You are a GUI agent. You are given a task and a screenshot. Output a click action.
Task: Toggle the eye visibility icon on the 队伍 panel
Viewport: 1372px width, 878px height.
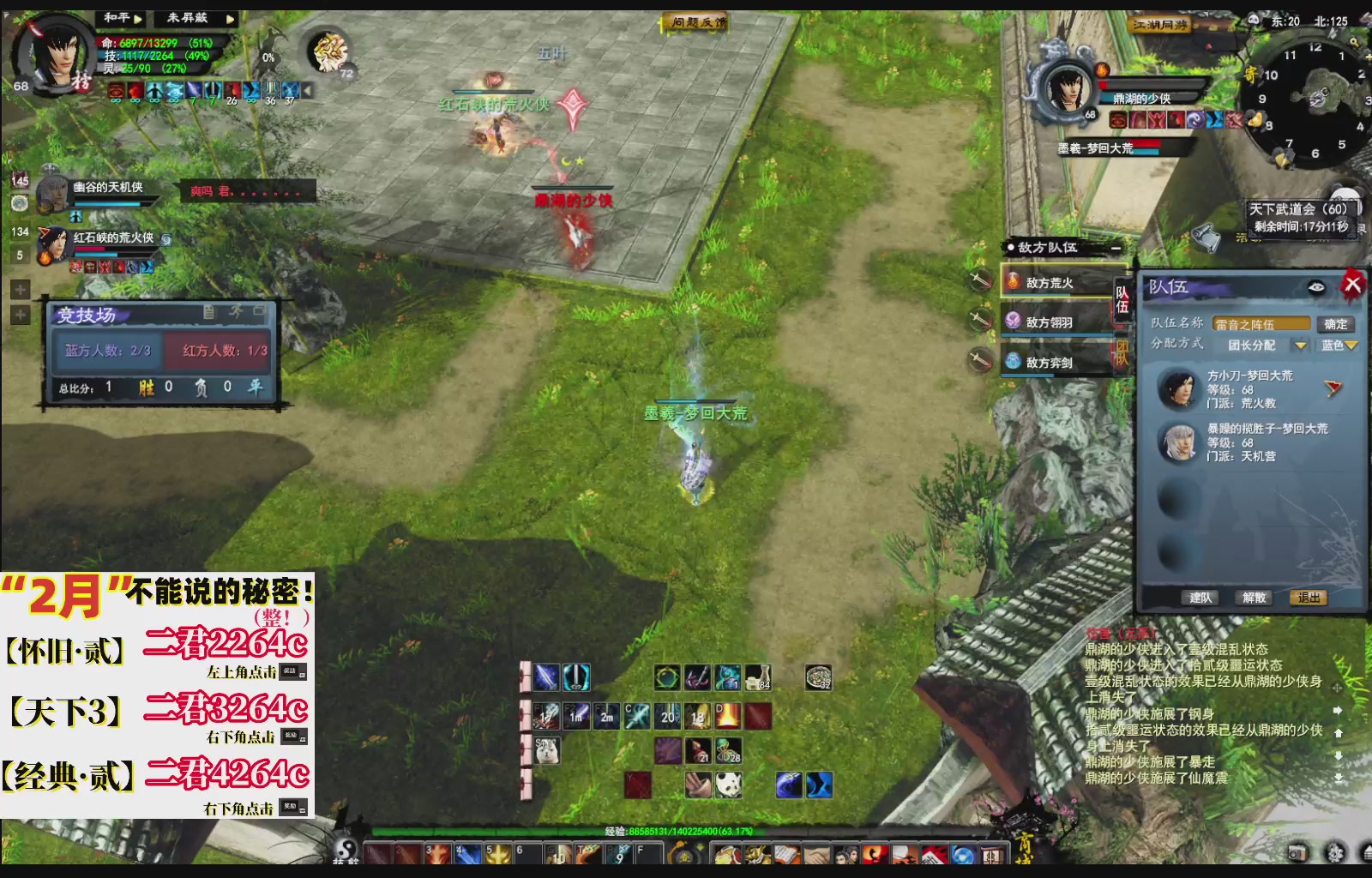click(1316, 287)
